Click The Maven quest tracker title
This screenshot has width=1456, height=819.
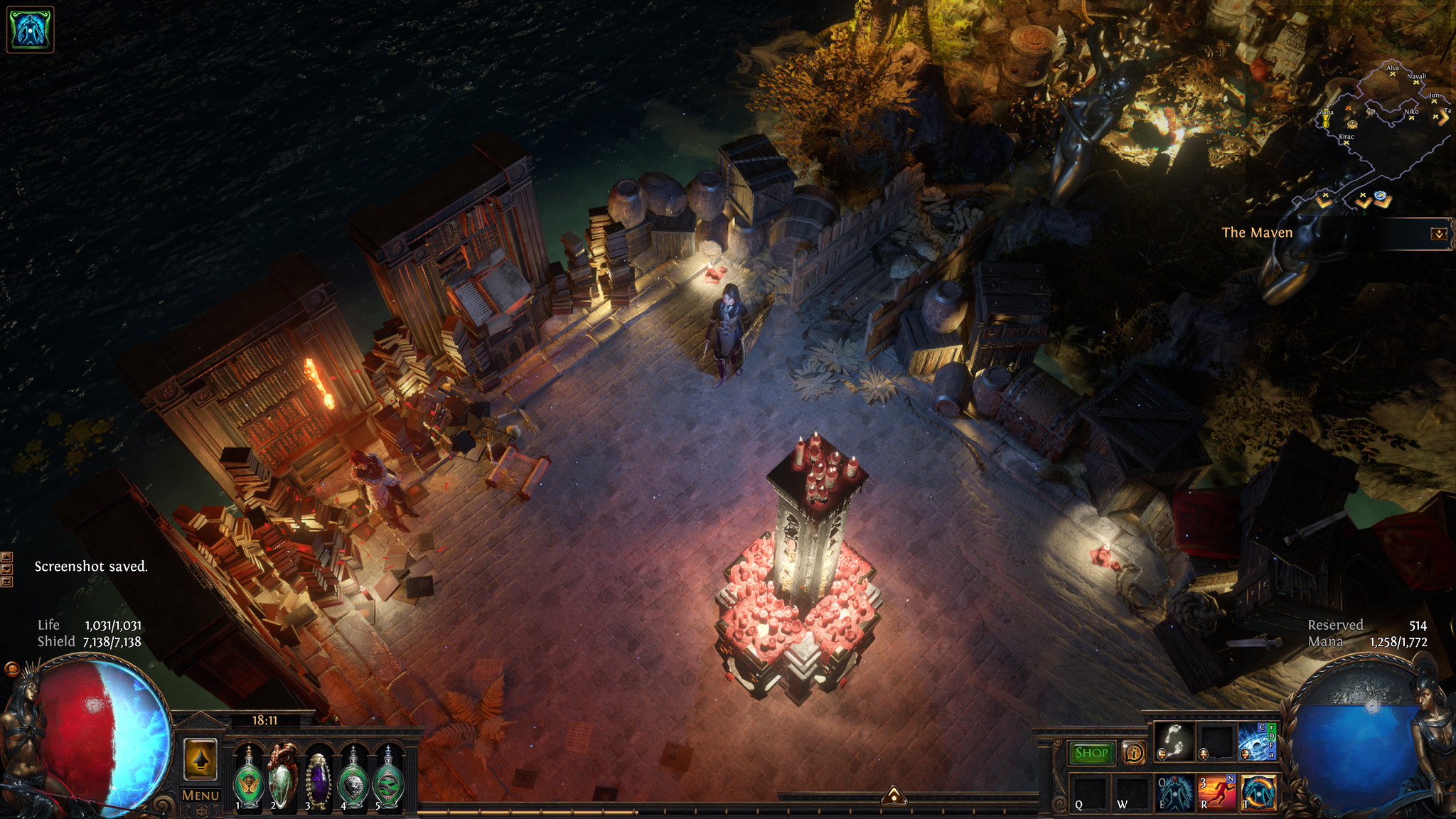[x=1257, y=232]
